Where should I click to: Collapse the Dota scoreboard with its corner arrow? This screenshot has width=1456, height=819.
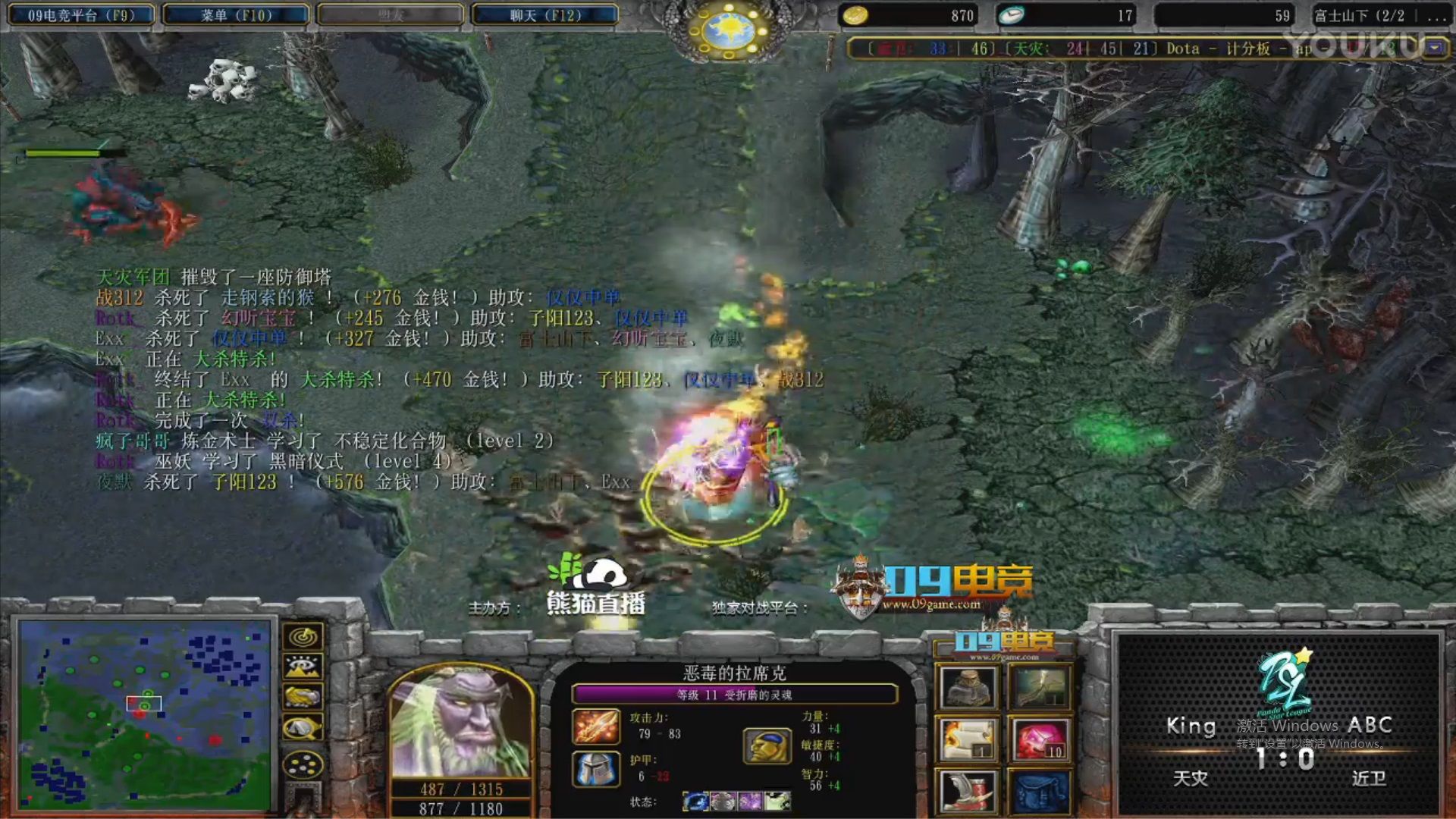[1435, 48]
